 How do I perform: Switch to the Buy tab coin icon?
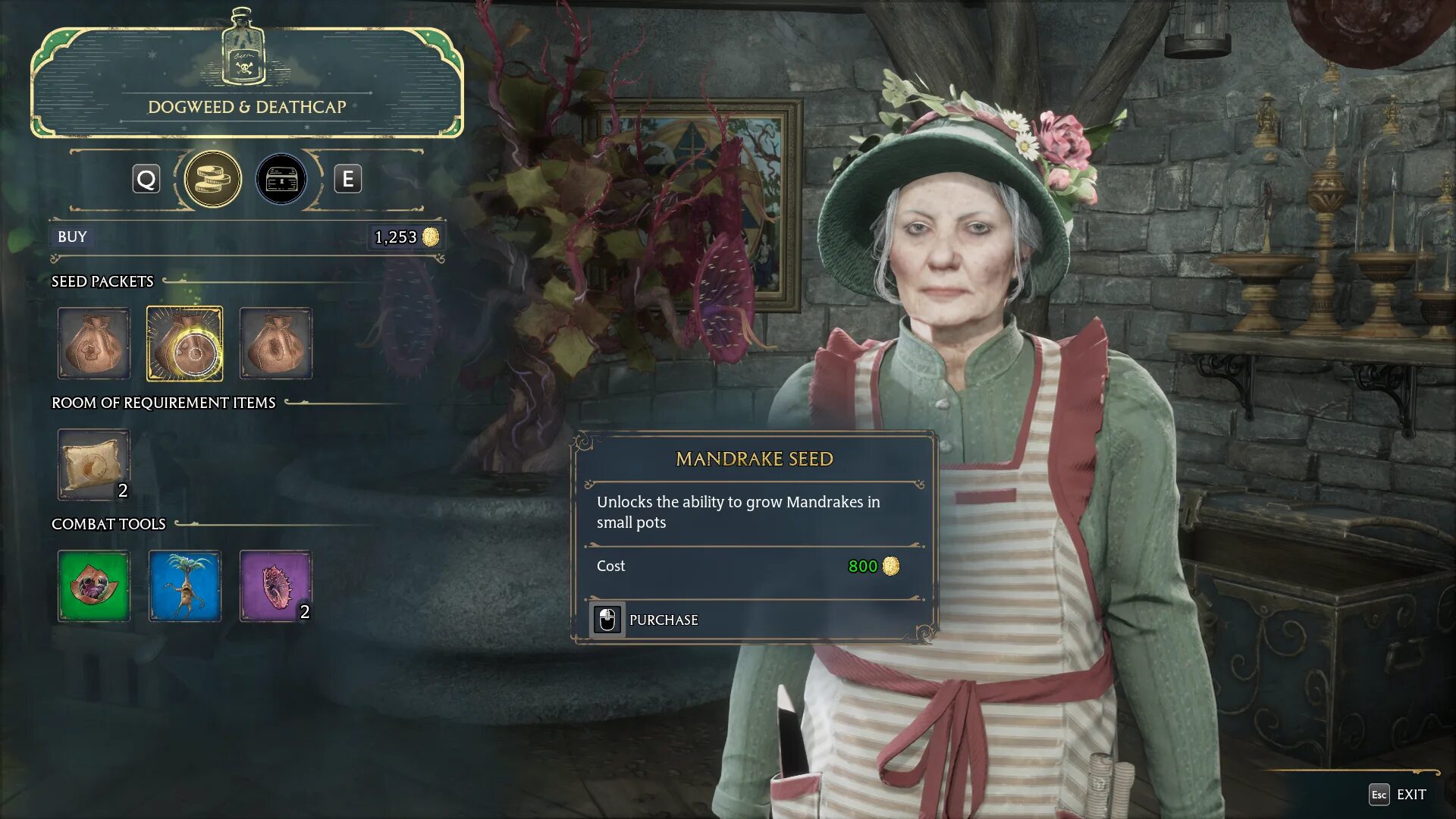pos(213,180)
